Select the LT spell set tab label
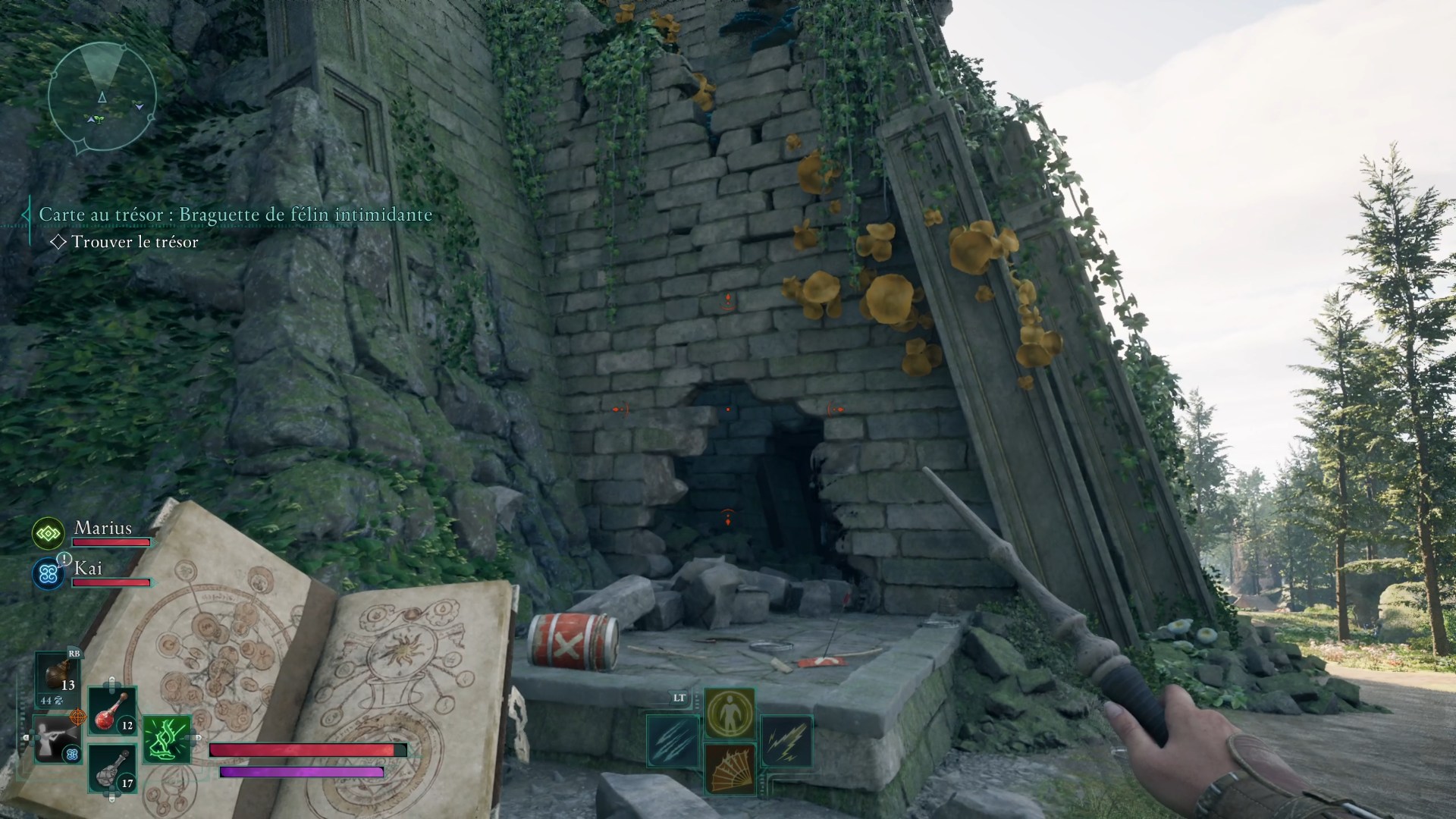The height and width of the screenshot is (819, 1456). pos(679,698)
